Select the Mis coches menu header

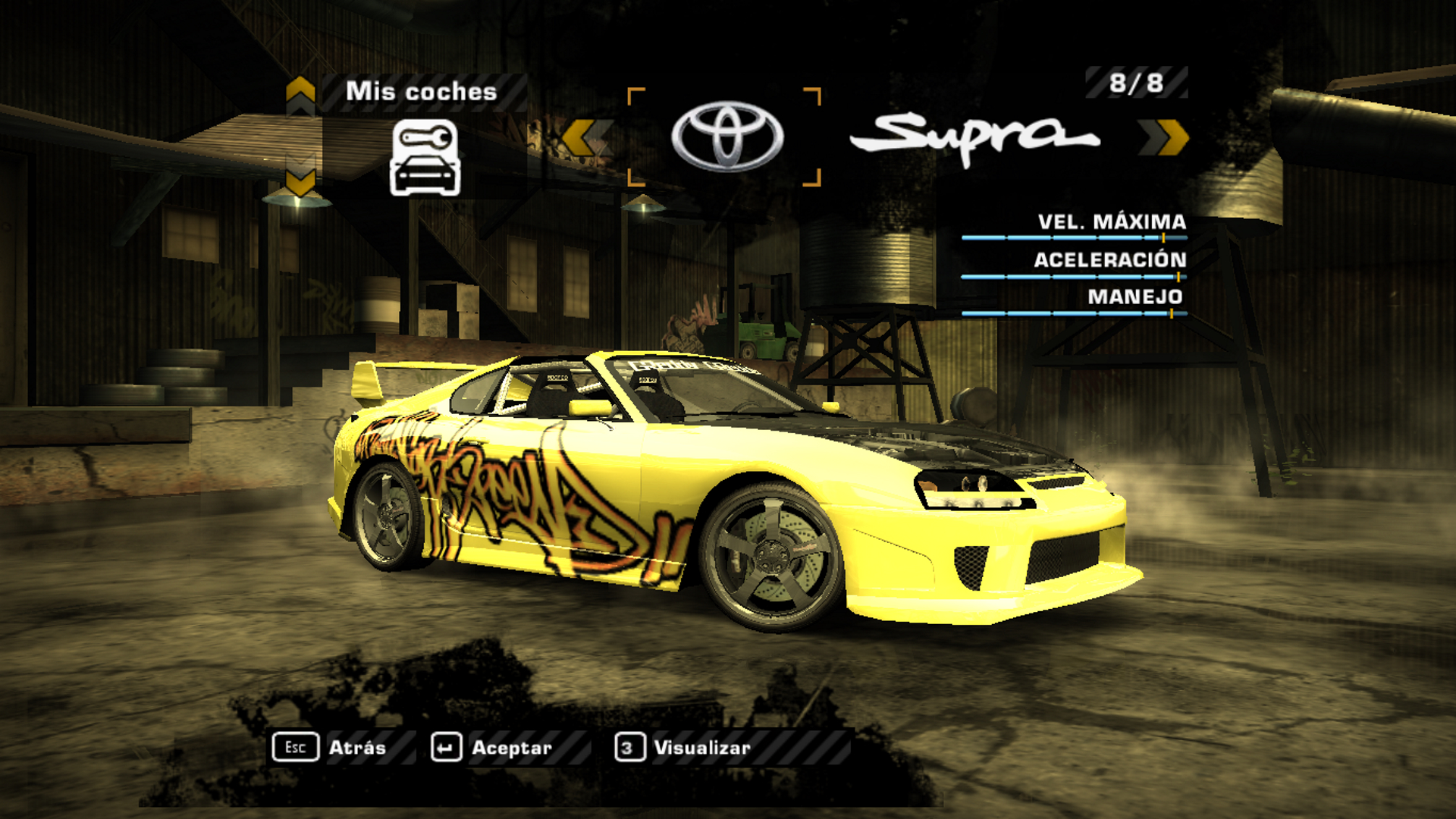[x=421, y=91]
